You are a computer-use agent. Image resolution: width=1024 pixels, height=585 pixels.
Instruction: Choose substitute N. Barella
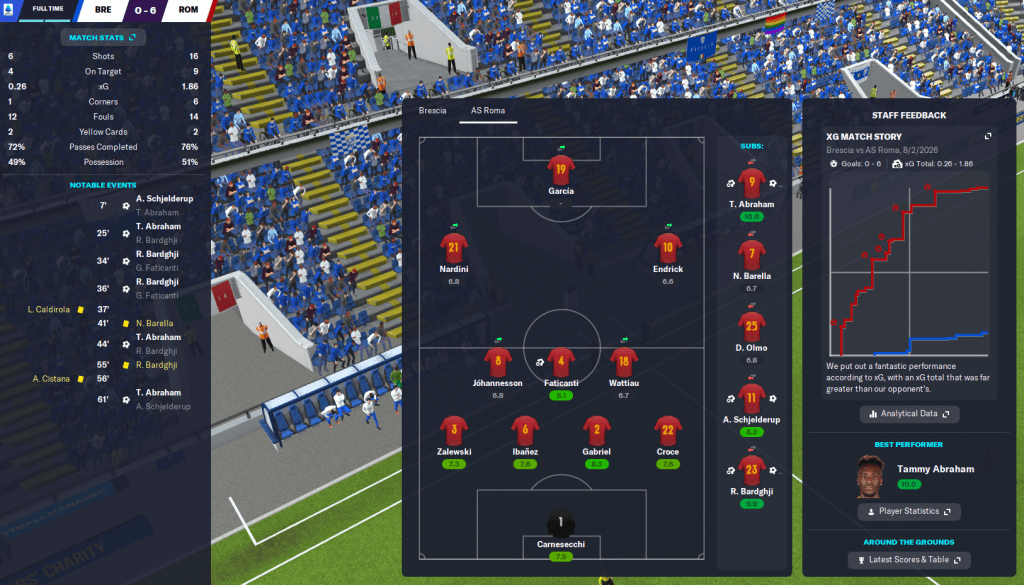pyautogui.click(x=752, y=255)
